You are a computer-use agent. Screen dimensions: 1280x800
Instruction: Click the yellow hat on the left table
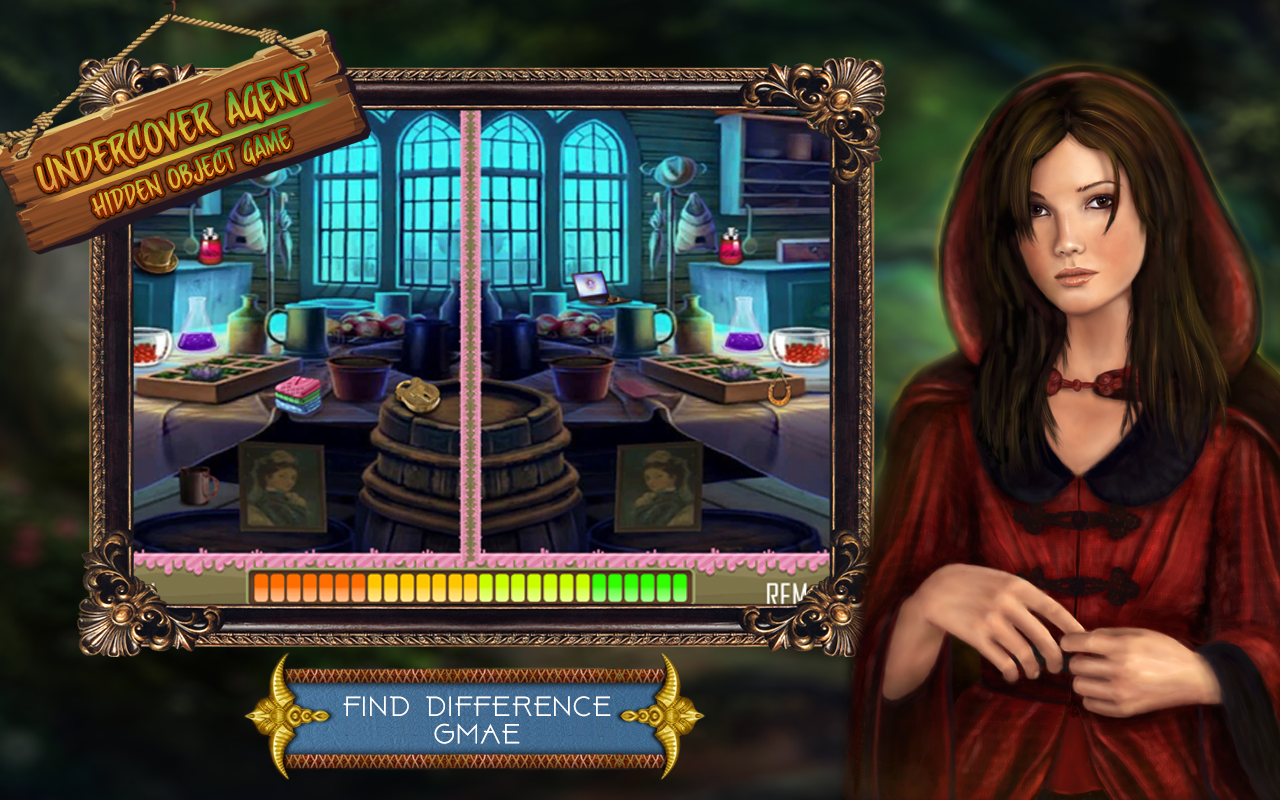155,252
